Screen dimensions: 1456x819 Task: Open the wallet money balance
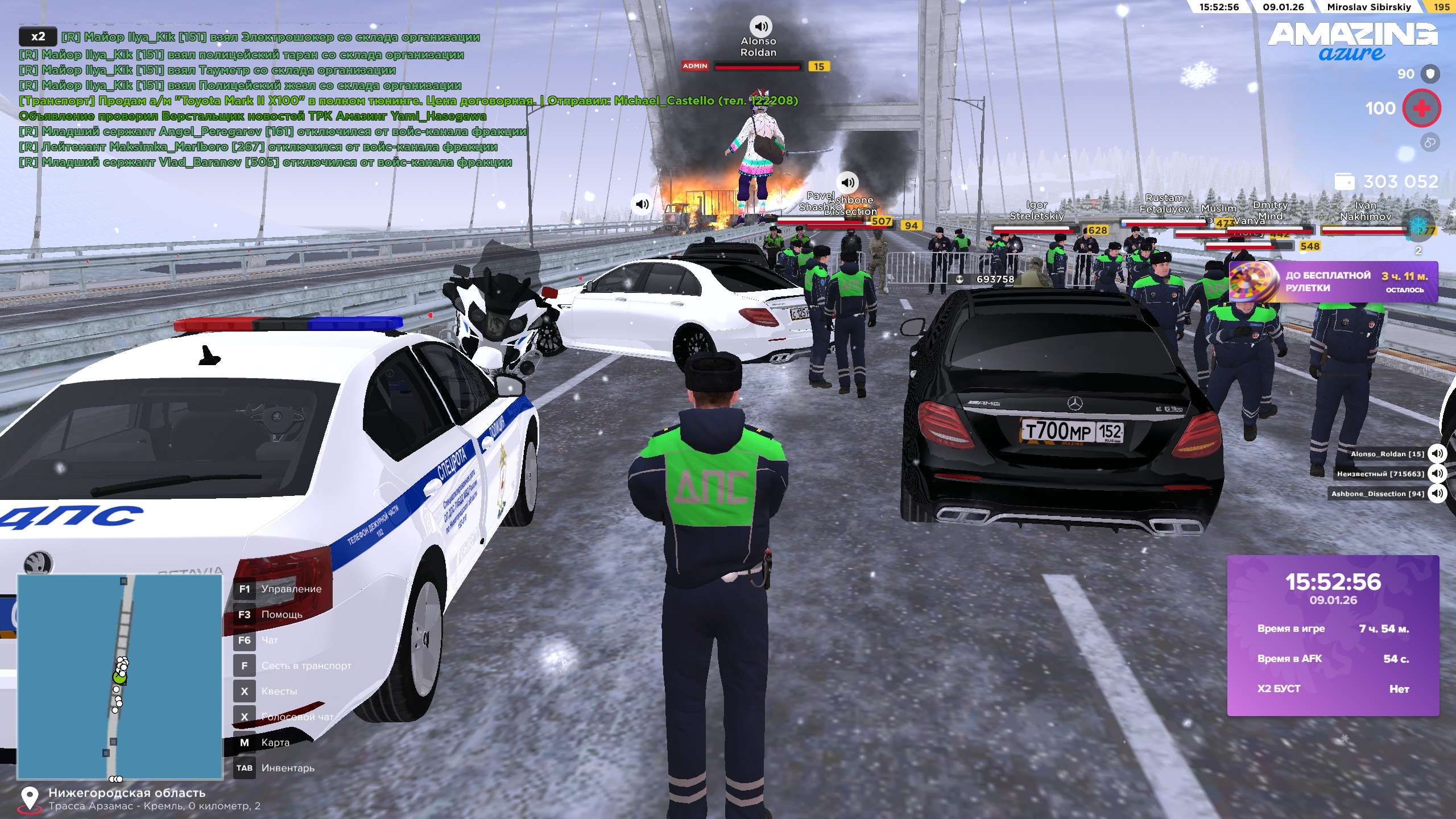1387,181
